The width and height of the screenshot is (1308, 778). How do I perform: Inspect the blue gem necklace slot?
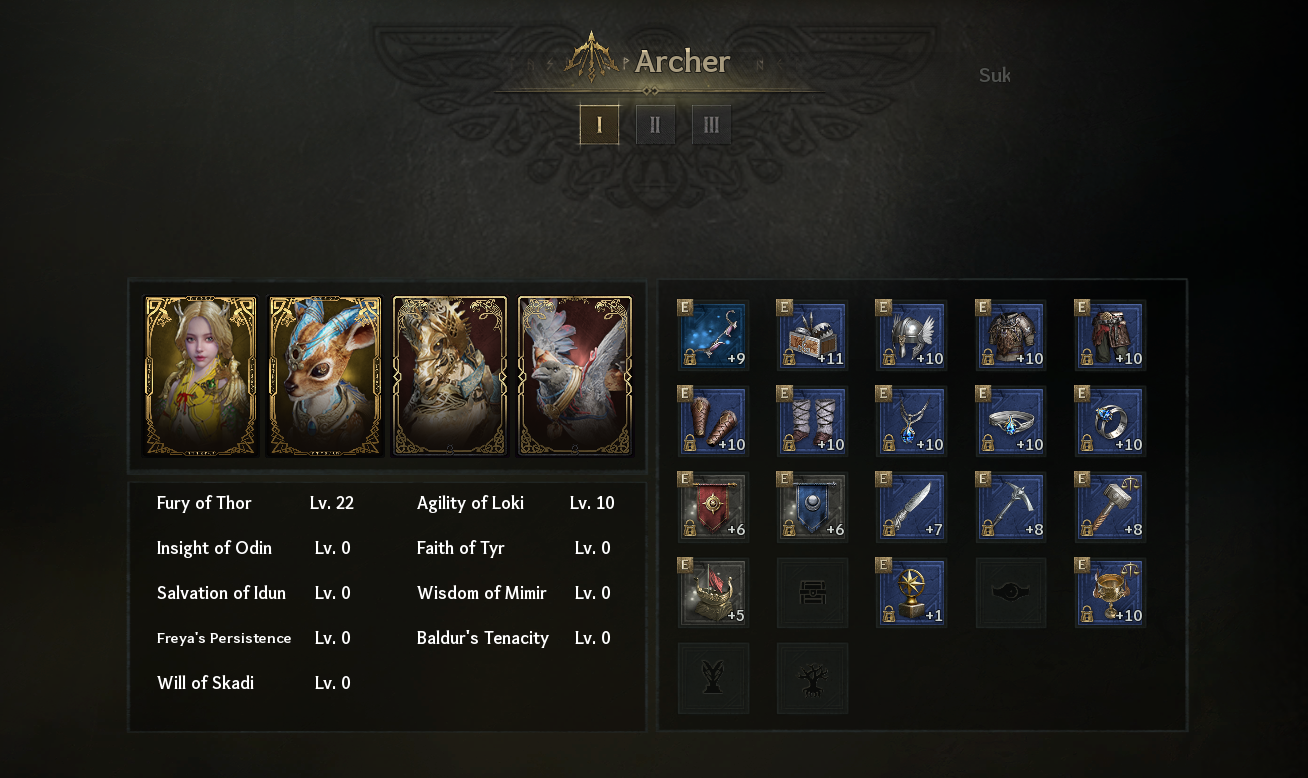911,422
